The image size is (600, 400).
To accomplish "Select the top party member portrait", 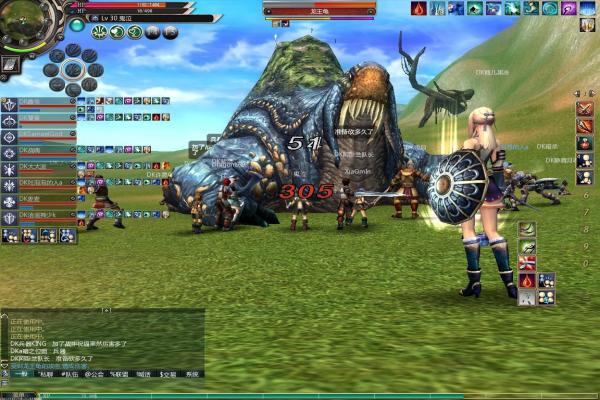I will [10, 102].
